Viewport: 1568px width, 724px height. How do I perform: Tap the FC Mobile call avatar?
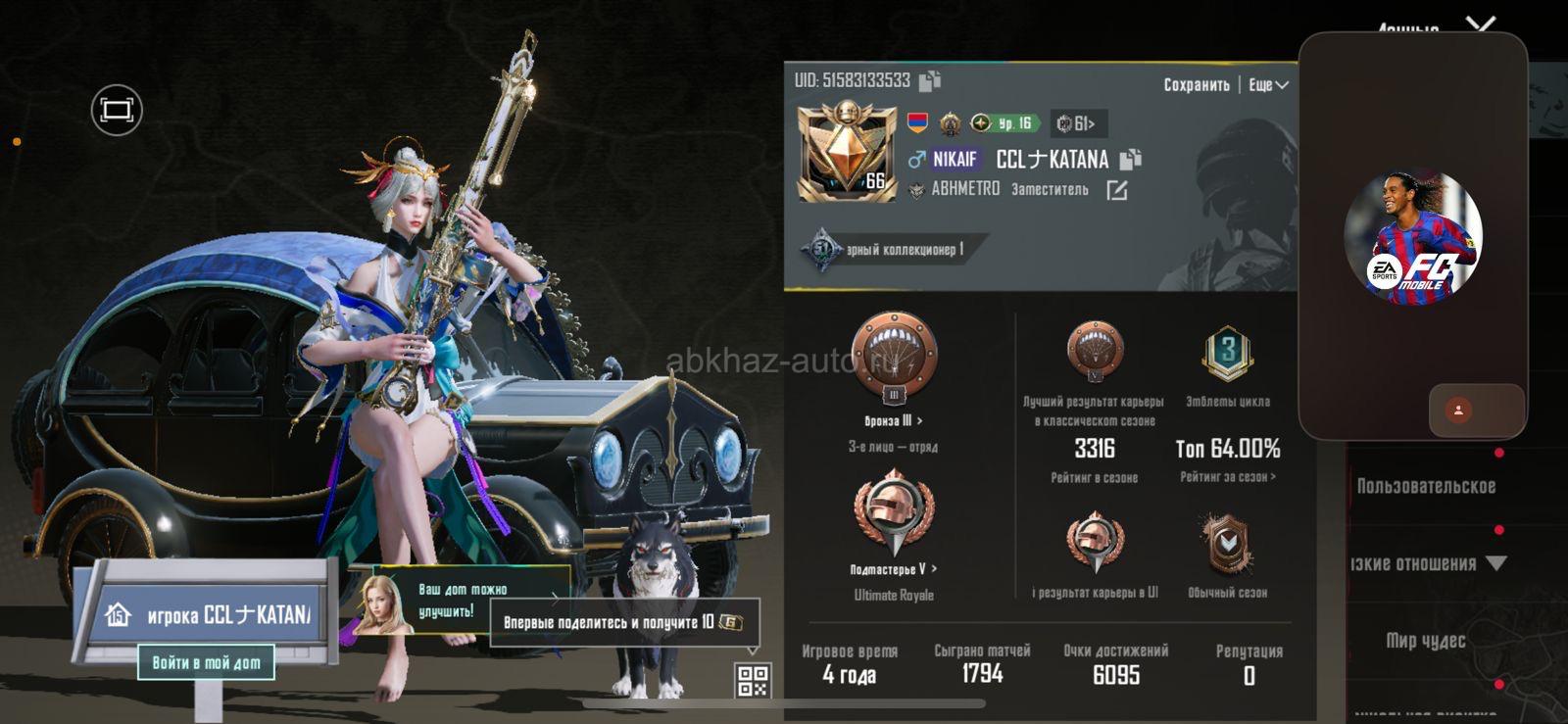pyautogui.click(x=1412, y=237)
